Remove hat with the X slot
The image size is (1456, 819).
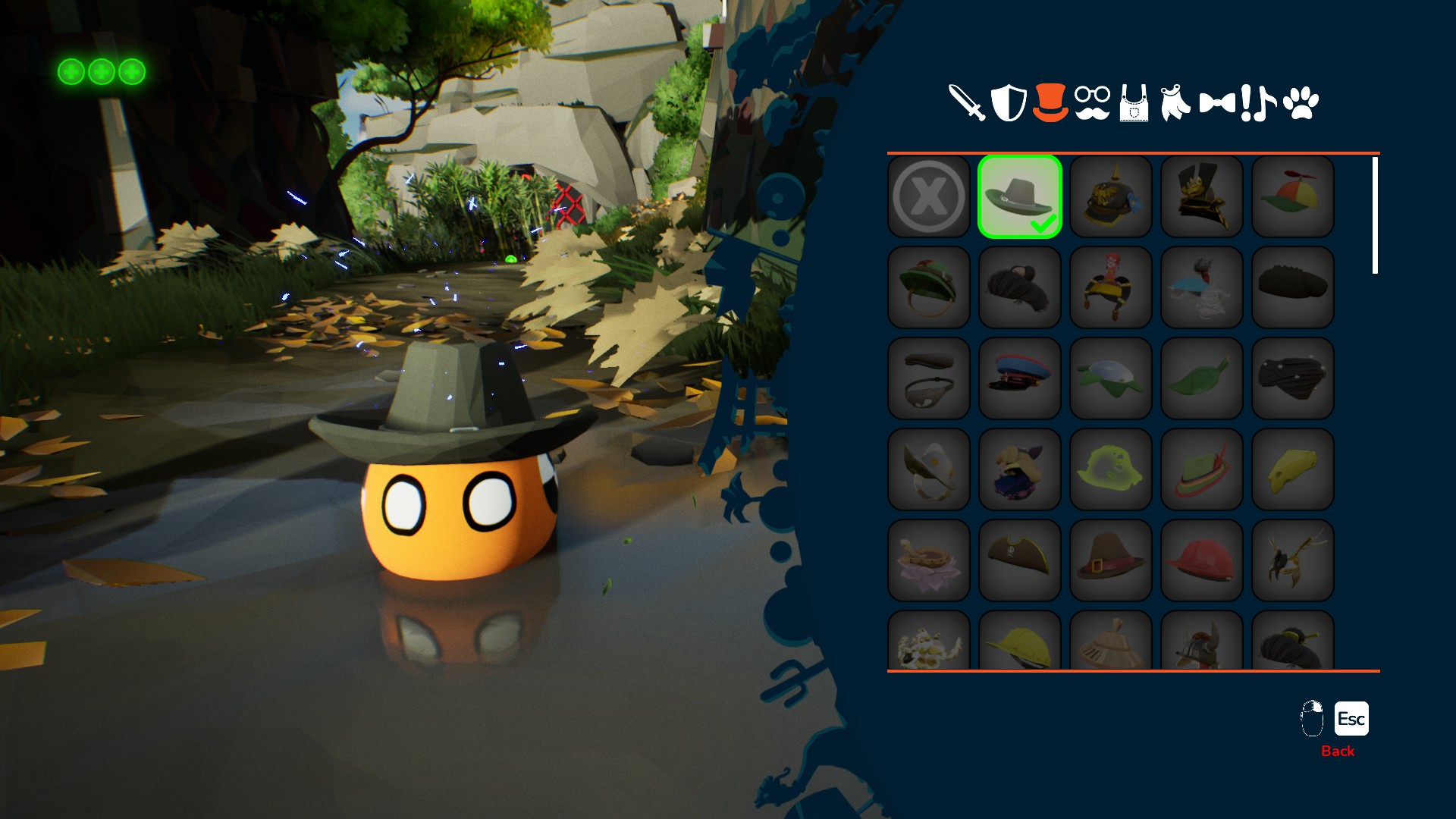(929, 197)
